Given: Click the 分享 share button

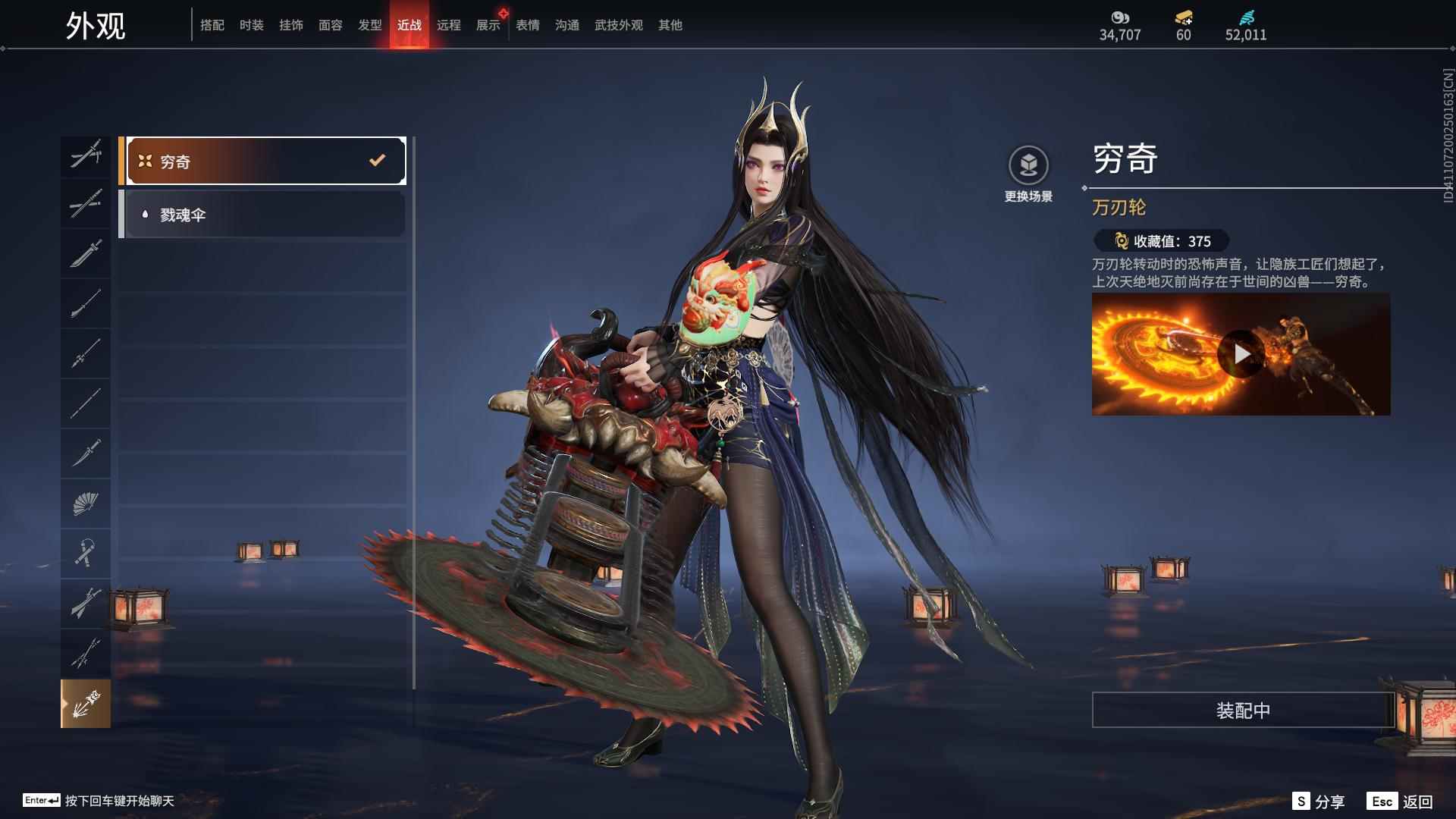Looking at the screenshot, I should point(1319,802).
